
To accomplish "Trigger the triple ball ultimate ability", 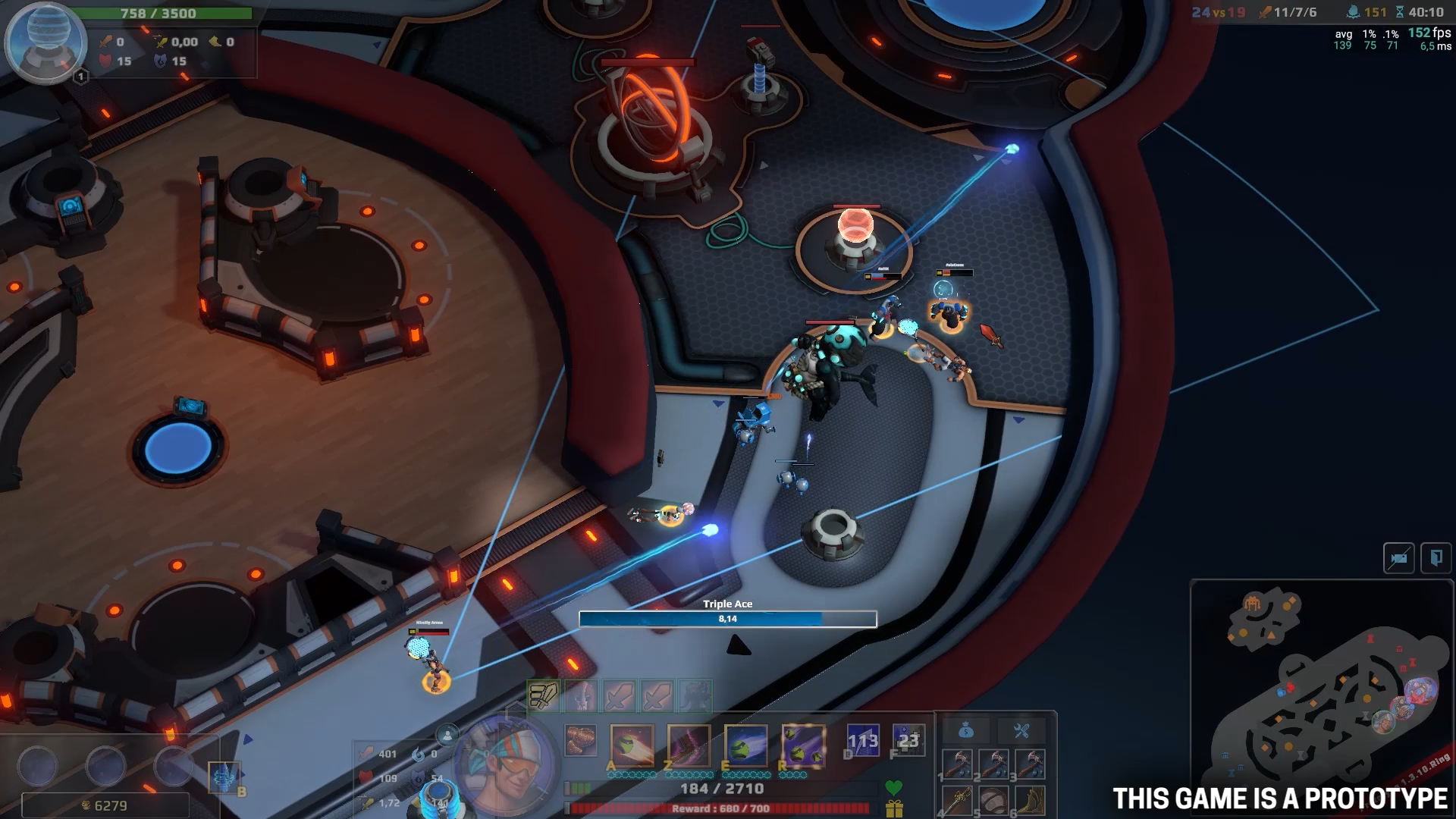I will coord(803,745).
